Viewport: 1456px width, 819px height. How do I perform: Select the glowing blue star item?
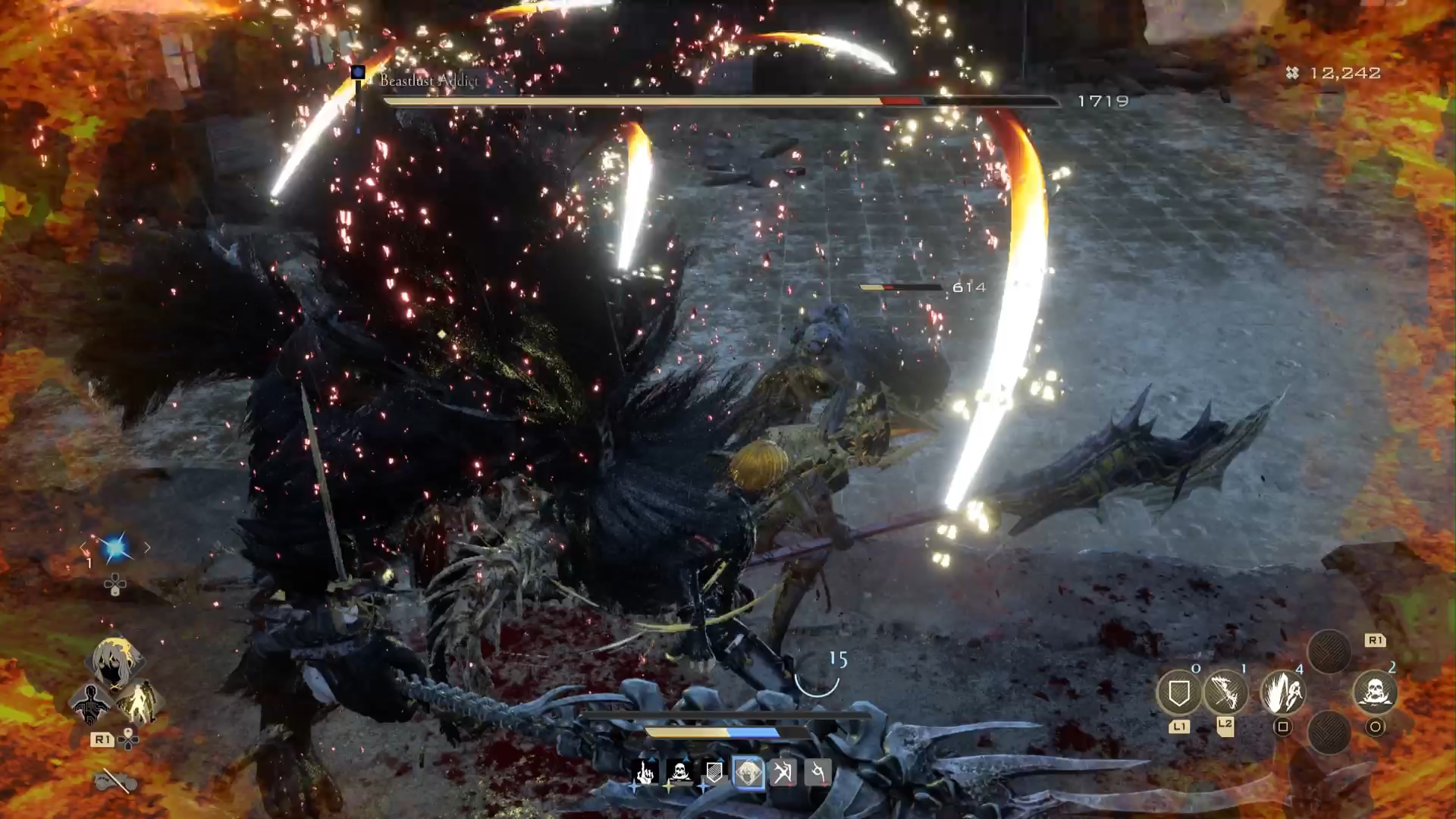tap(115, 548)
